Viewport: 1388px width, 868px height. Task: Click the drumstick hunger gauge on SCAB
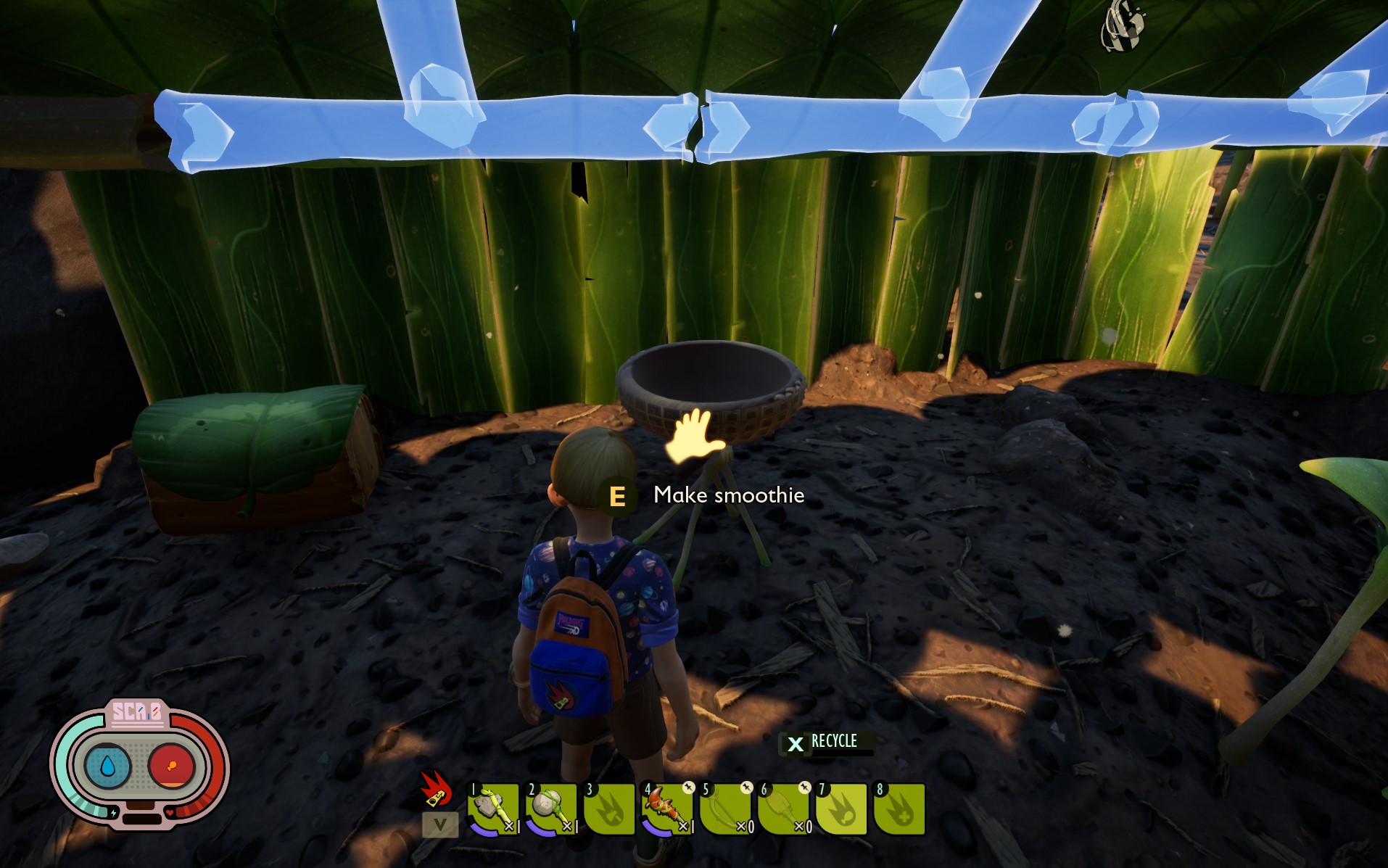click(x=171, y=767)
